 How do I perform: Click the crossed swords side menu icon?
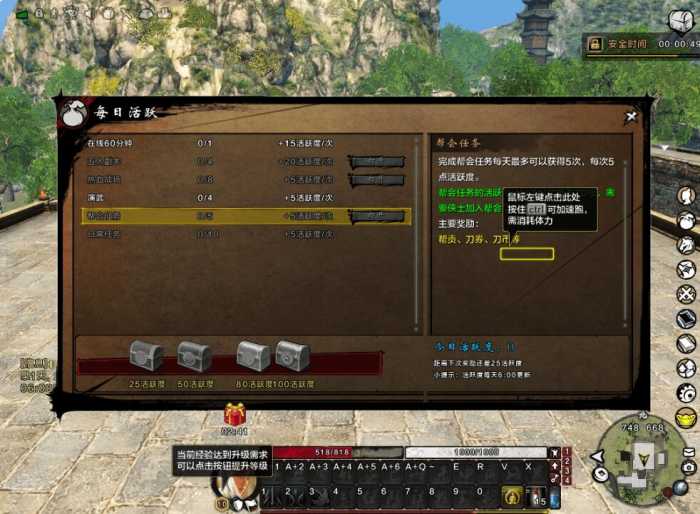coord(686,295)
